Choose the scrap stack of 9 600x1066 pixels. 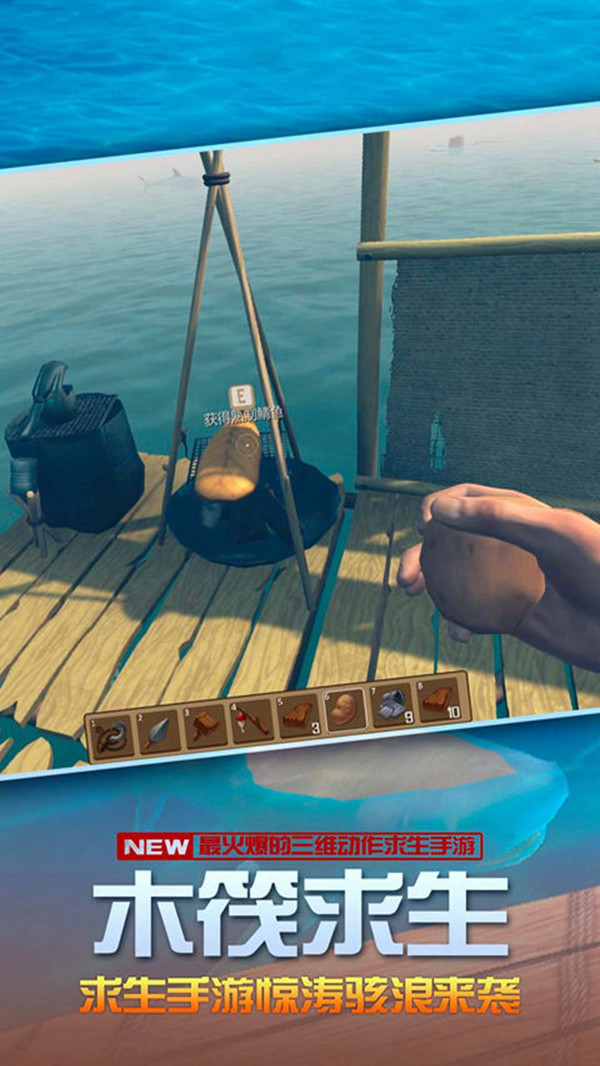pos(391,704)
